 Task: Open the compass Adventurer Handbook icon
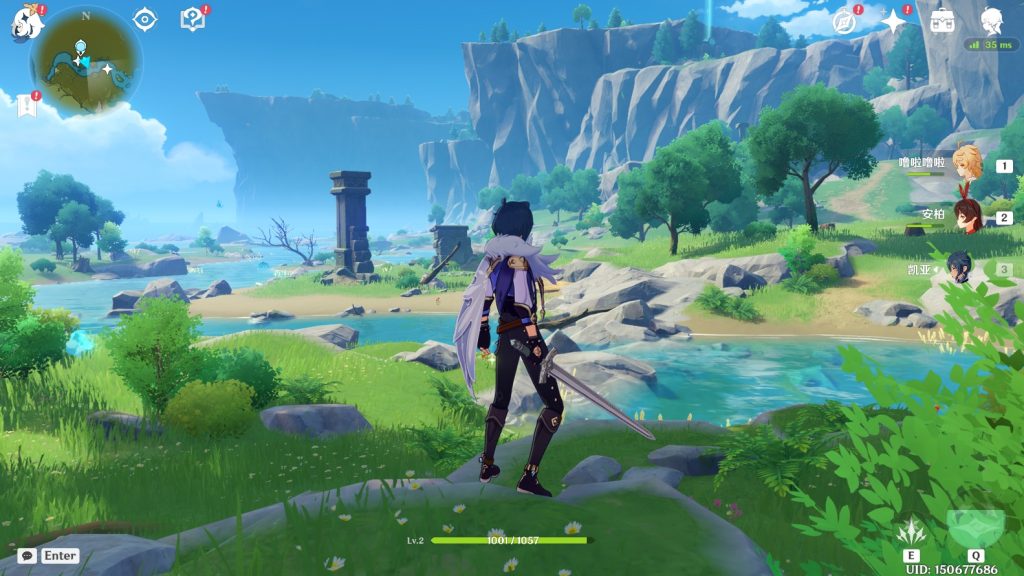(846, 21)
